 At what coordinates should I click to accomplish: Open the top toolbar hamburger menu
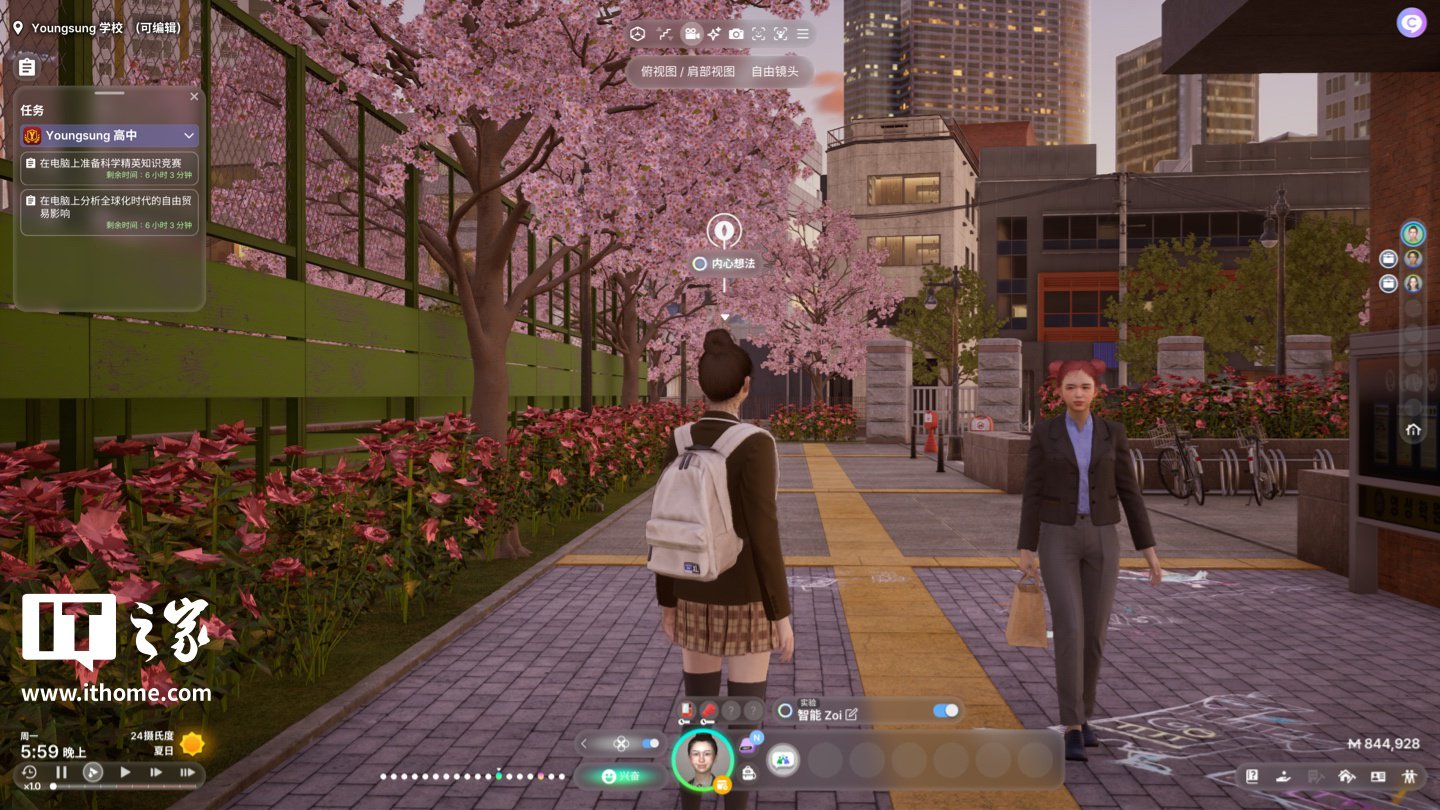802,34
